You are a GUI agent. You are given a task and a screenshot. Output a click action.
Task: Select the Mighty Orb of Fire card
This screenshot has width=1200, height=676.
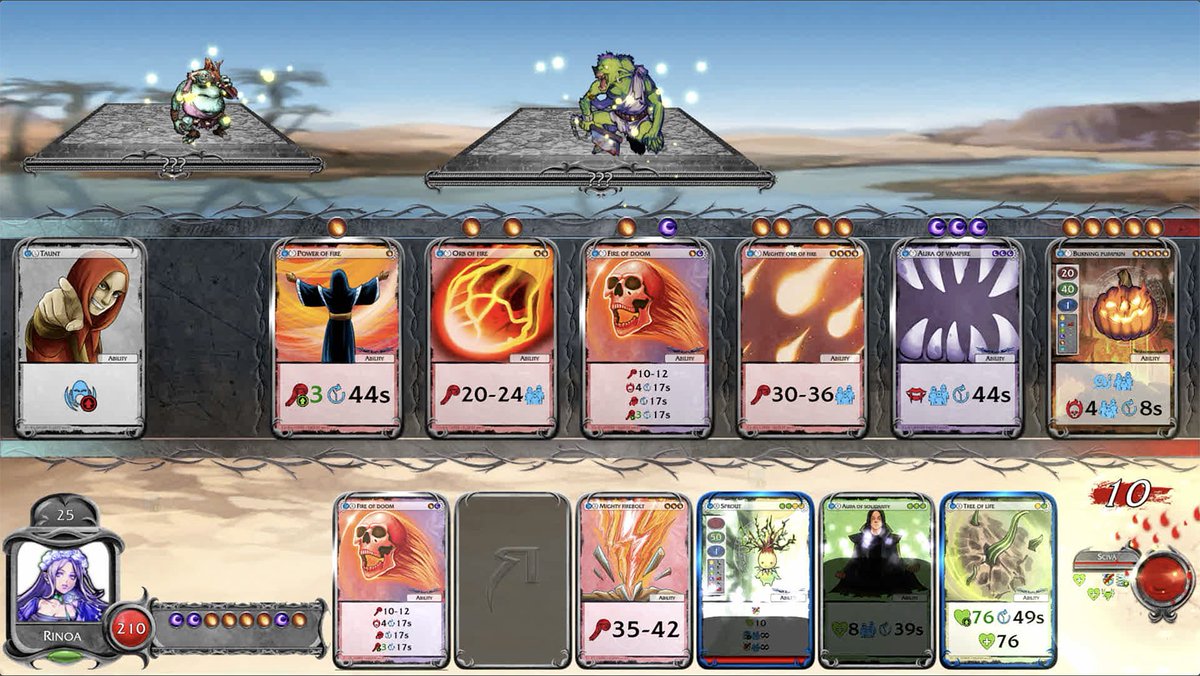point(803,338)
